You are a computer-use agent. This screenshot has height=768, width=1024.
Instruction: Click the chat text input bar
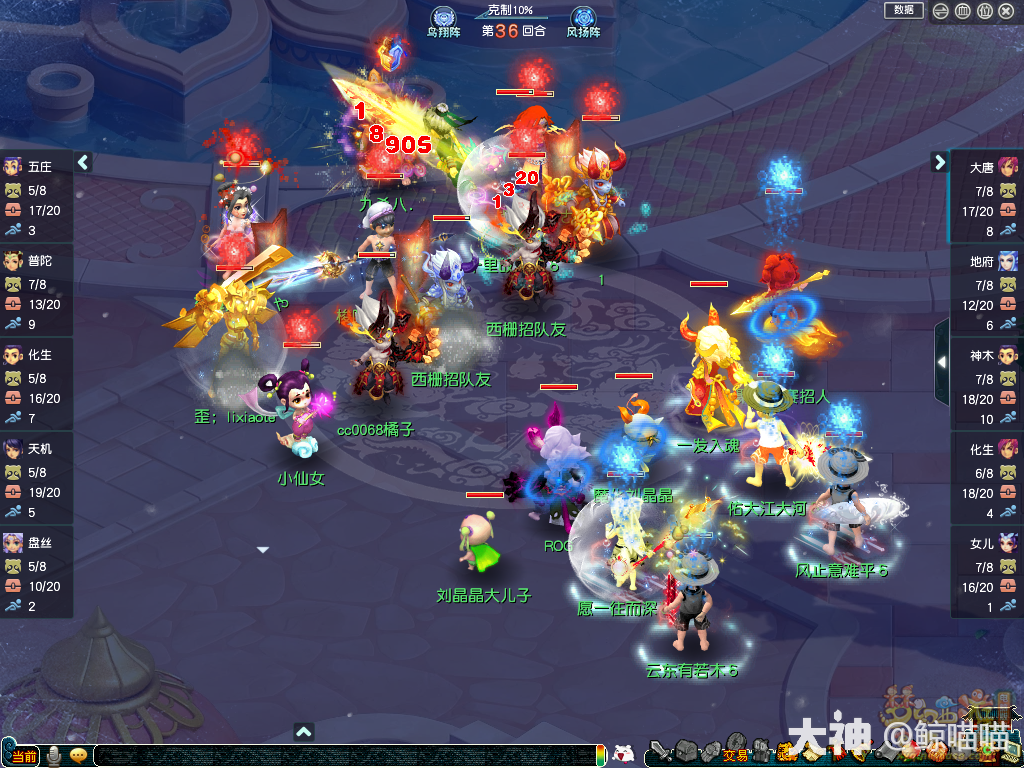pos(348,756)
